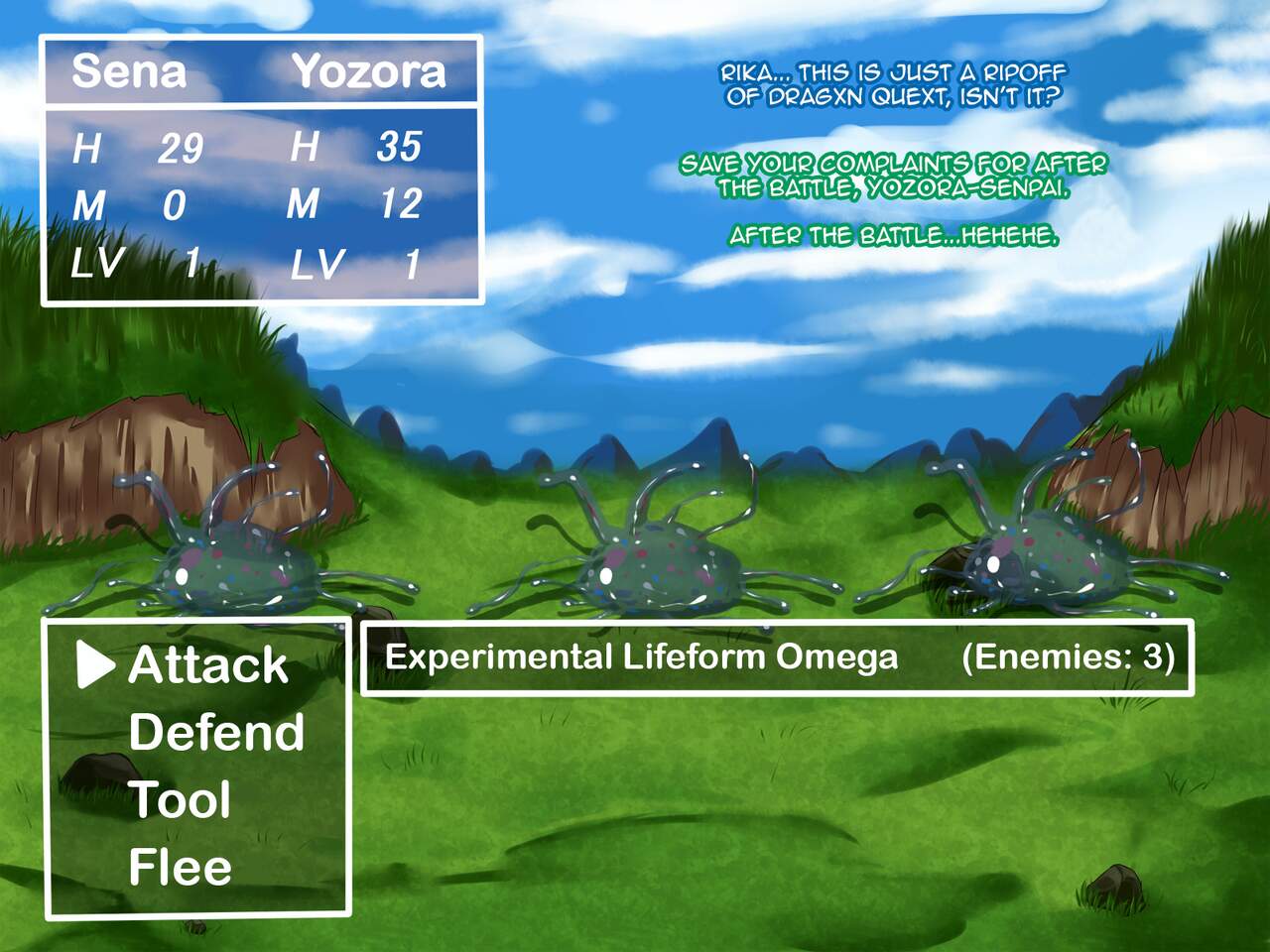Select Sena's name in the party panel
This screenshot has width=1270, height=952.
pos(129,71)
